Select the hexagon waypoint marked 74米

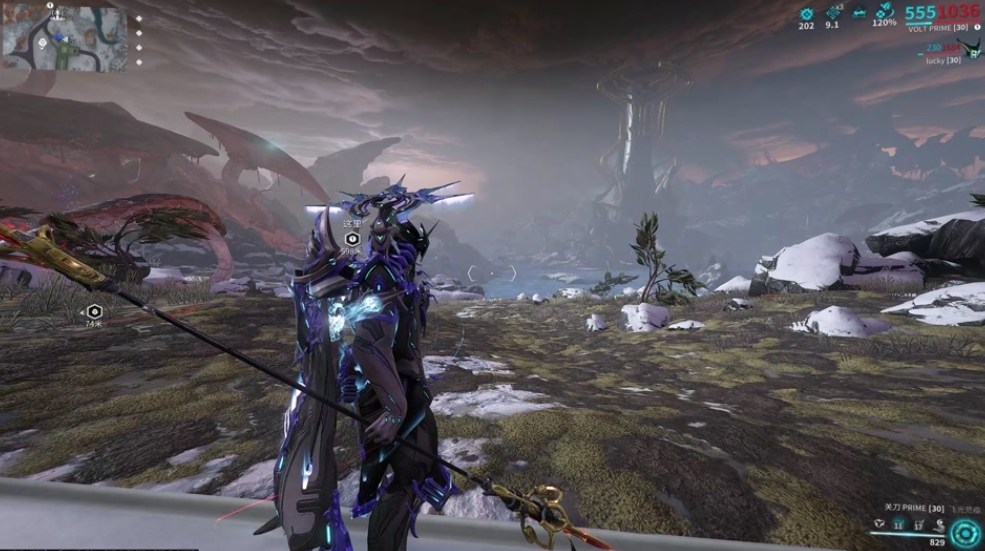(94, 311)
